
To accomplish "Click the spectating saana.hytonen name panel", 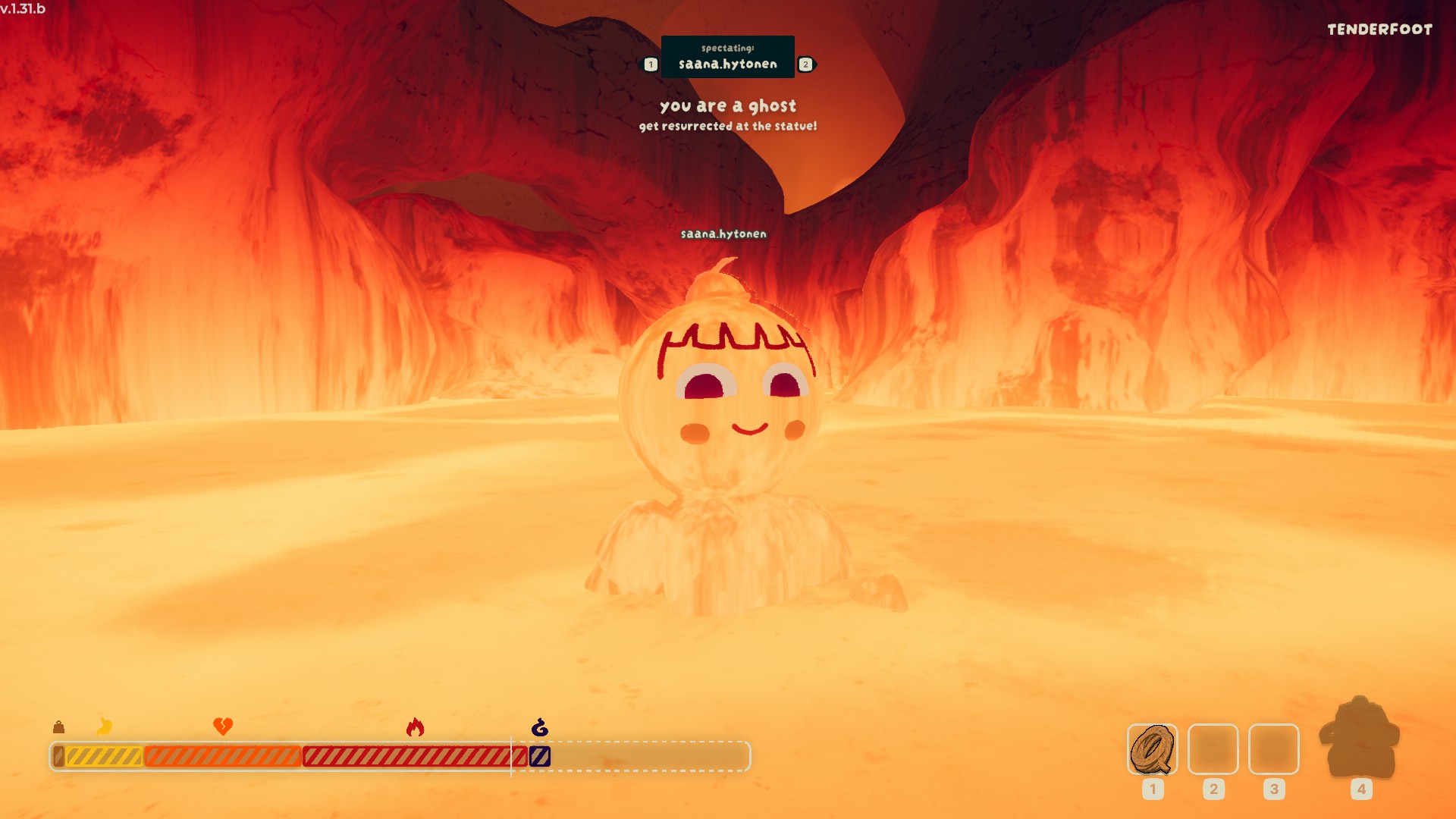I will (x=727, y=57).
